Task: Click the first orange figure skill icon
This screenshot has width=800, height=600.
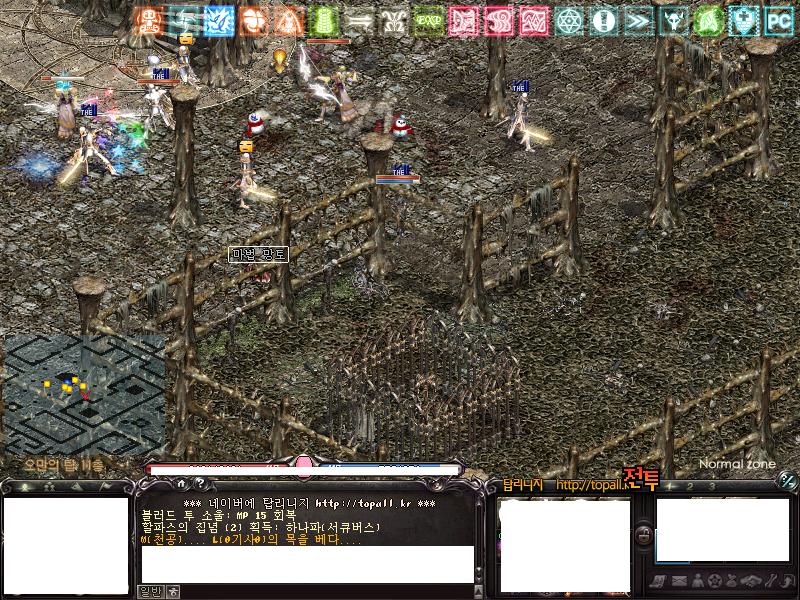Action: [149, 19]
